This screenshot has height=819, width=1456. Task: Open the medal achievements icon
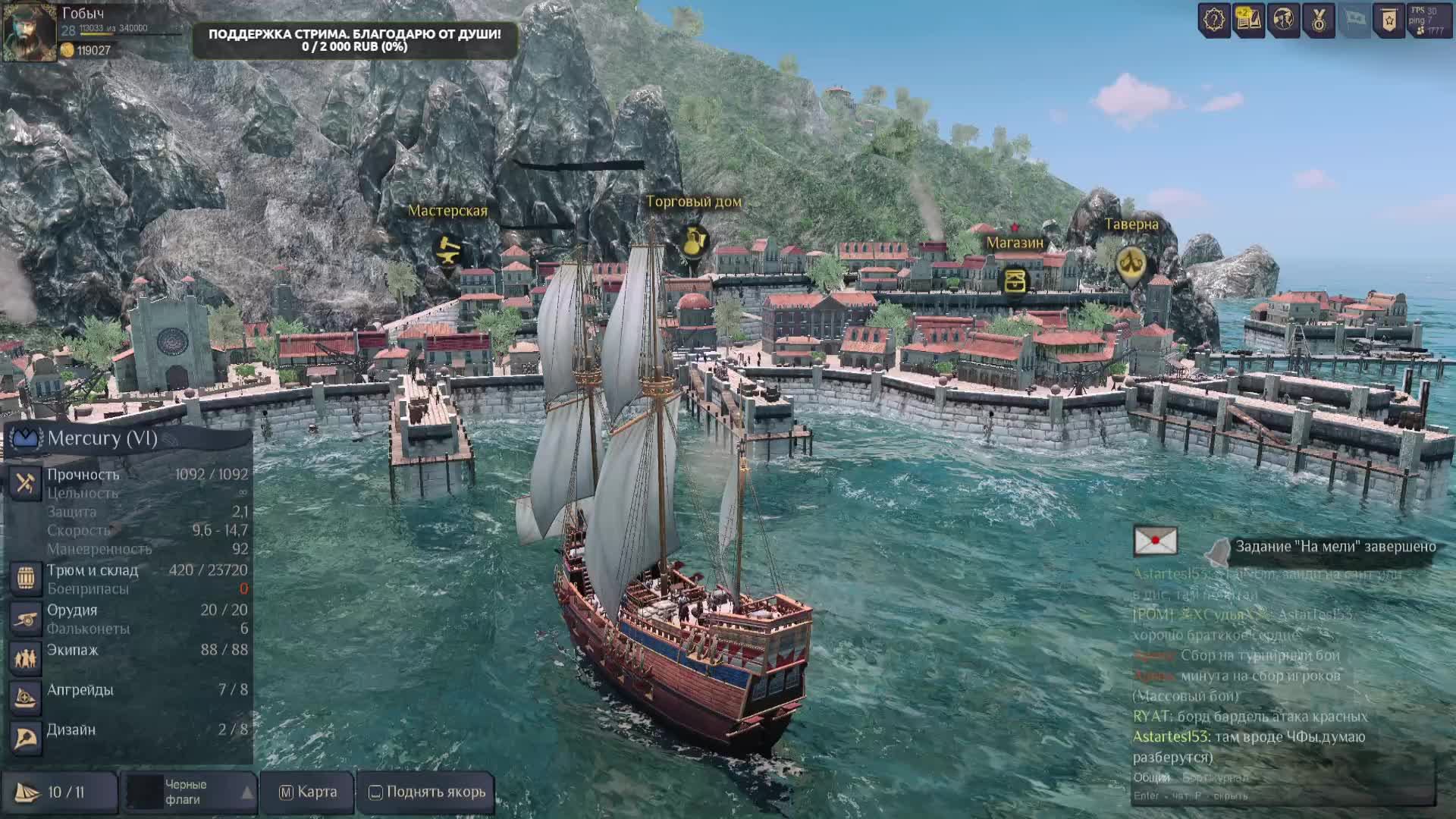[1319, 20]
